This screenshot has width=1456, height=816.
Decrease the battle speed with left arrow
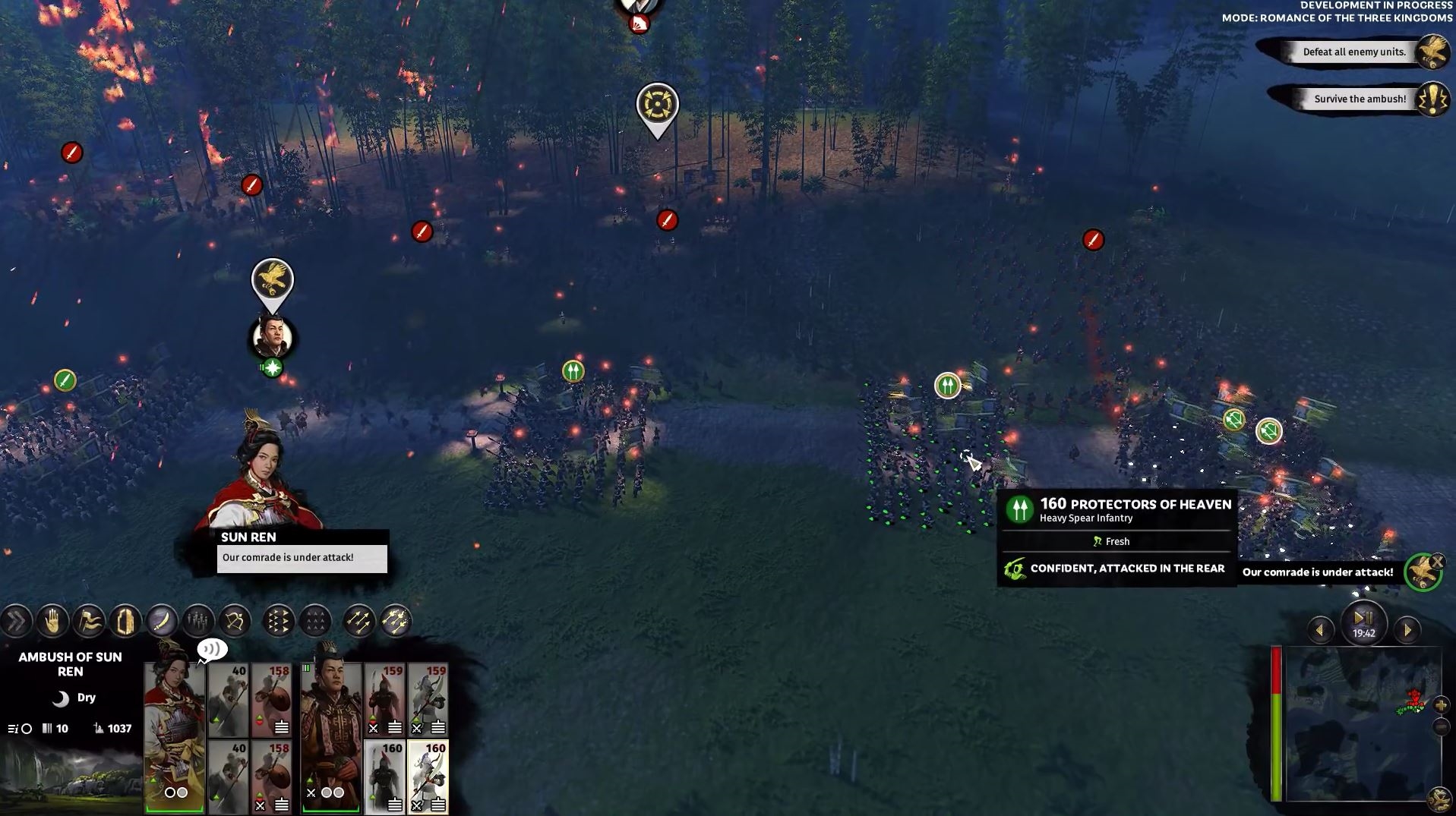point(1320,630)
